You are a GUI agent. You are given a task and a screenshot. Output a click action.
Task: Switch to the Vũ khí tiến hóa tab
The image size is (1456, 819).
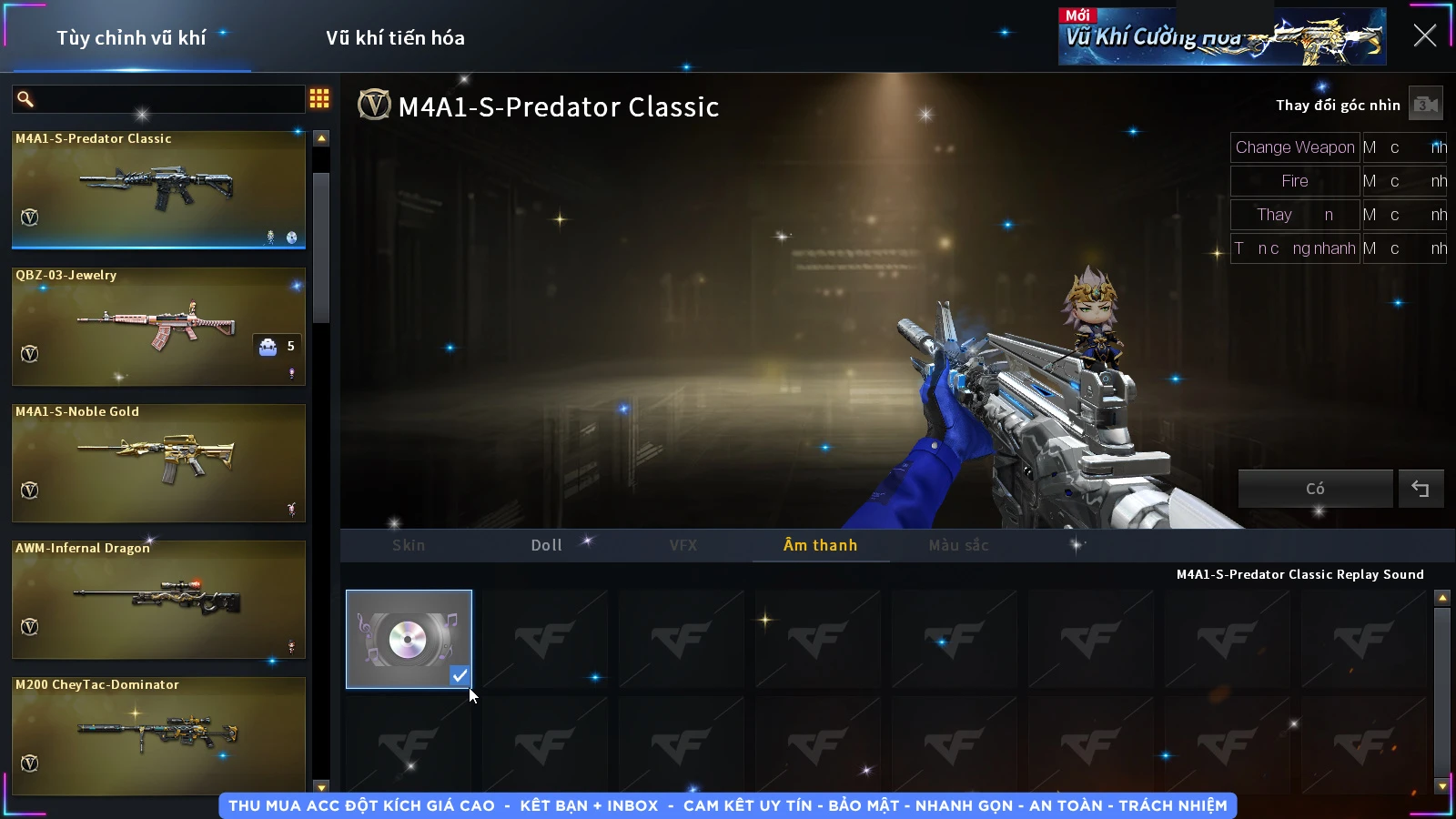coord(395,38)
